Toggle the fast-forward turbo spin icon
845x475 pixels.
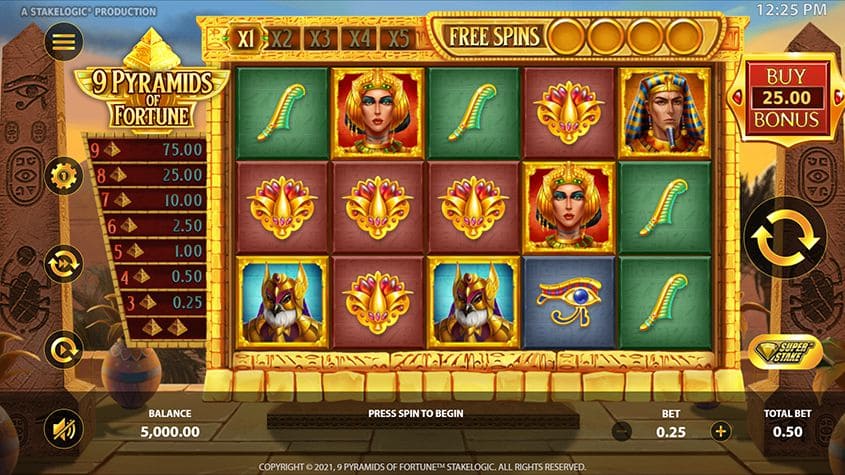(x=64, y=264)
